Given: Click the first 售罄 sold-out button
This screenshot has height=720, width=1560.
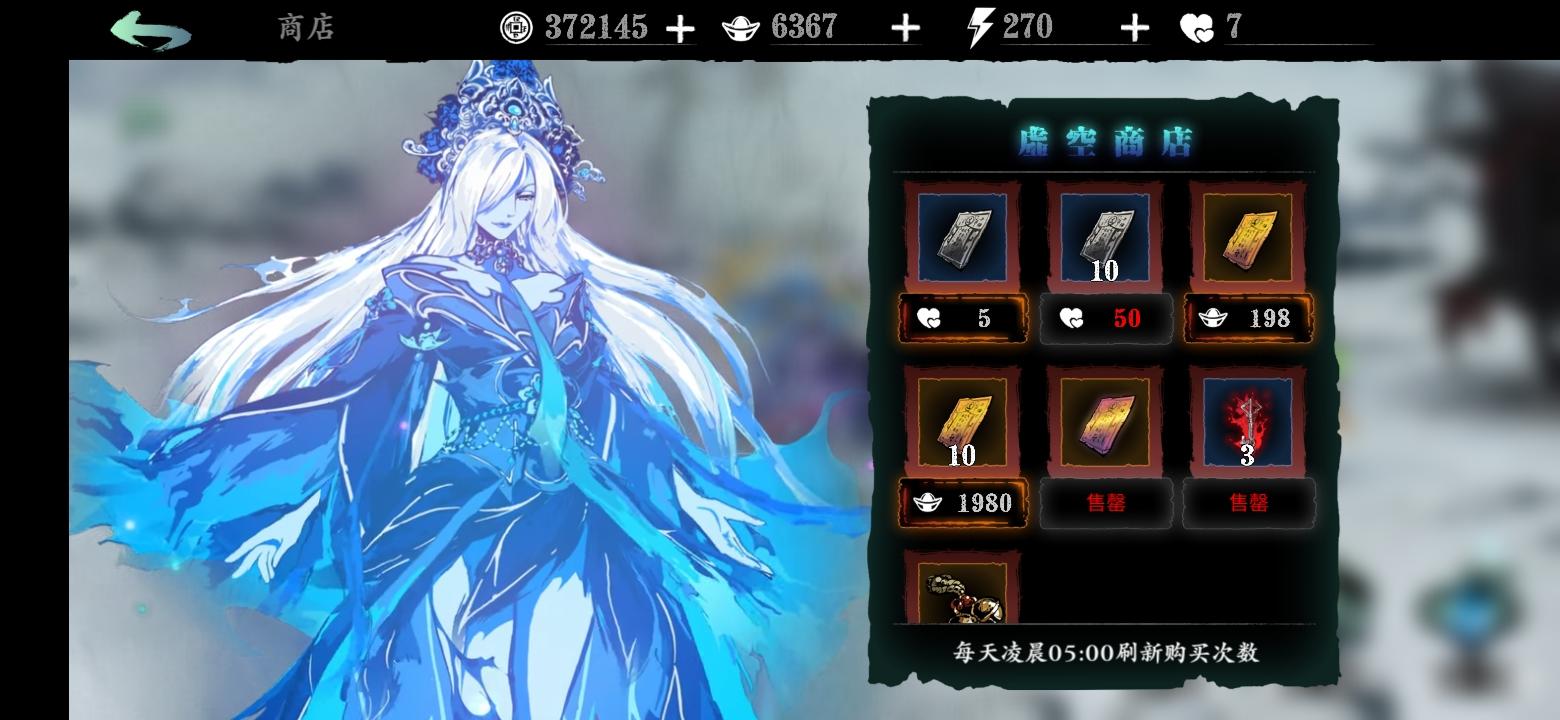Looking at the screenshot, I should (x=1105, y=503).
